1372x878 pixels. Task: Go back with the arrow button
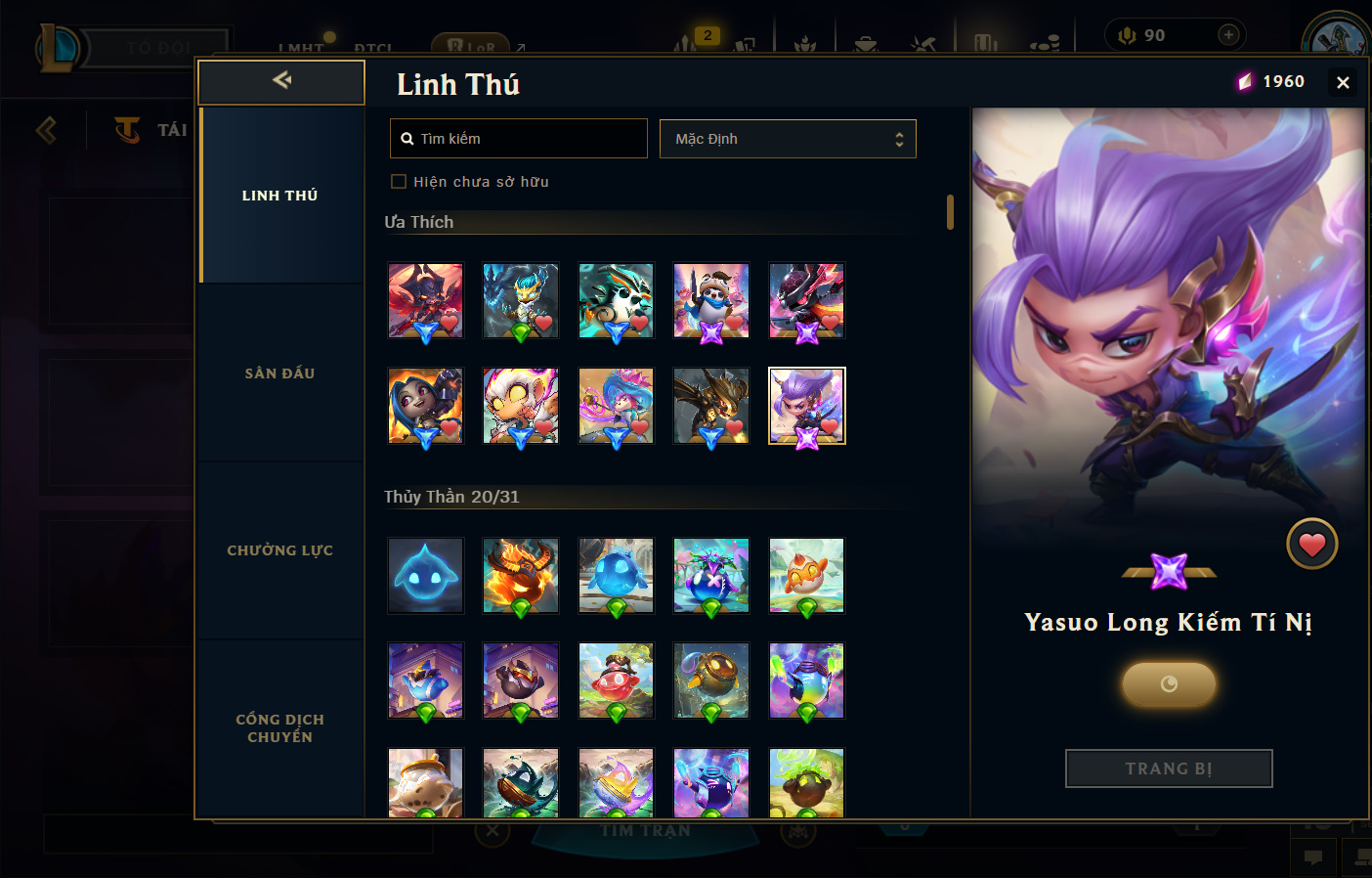pos(281,81)
